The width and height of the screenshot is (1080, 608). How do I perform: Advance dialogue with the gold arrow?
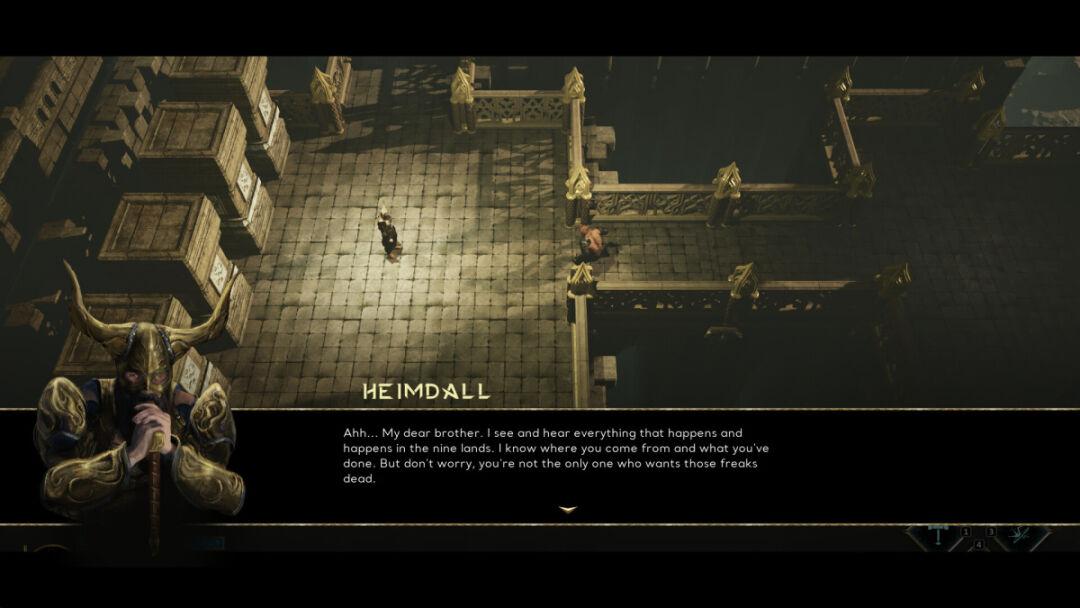point(568,510)
